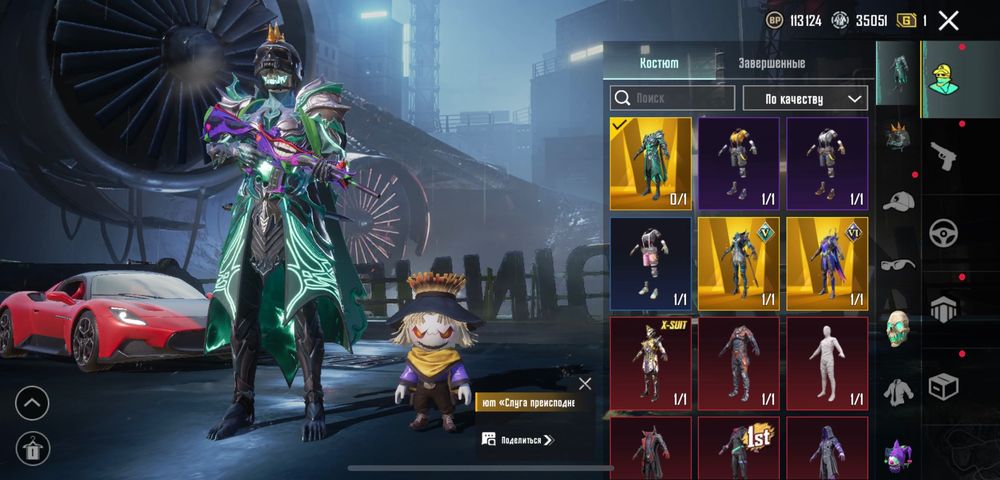Choose the pink shorts outfit tile
Image resolution: width=1000 pixels, height=480 pixels.
651,263
